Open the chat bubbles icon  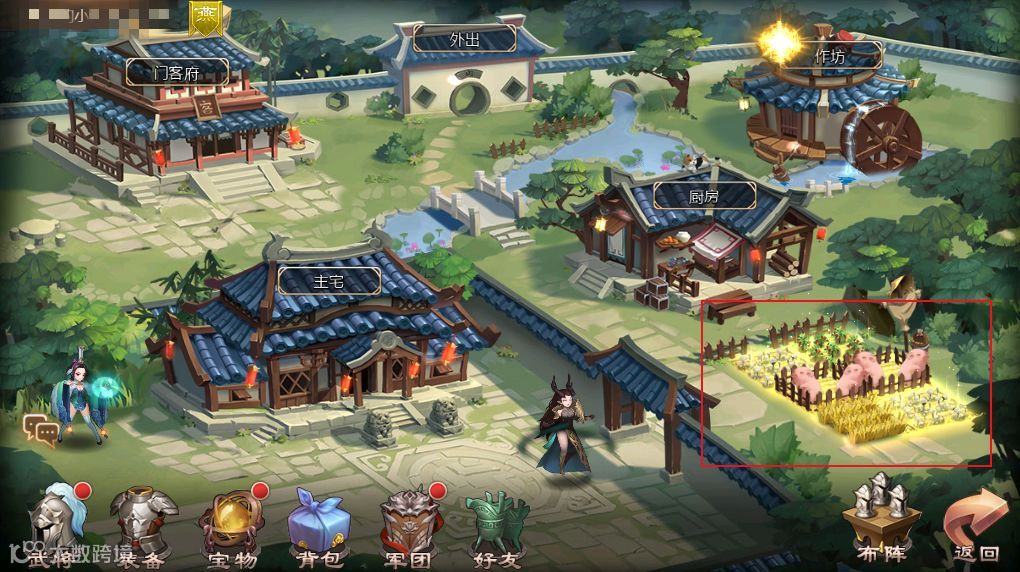[x=41, y=430]
